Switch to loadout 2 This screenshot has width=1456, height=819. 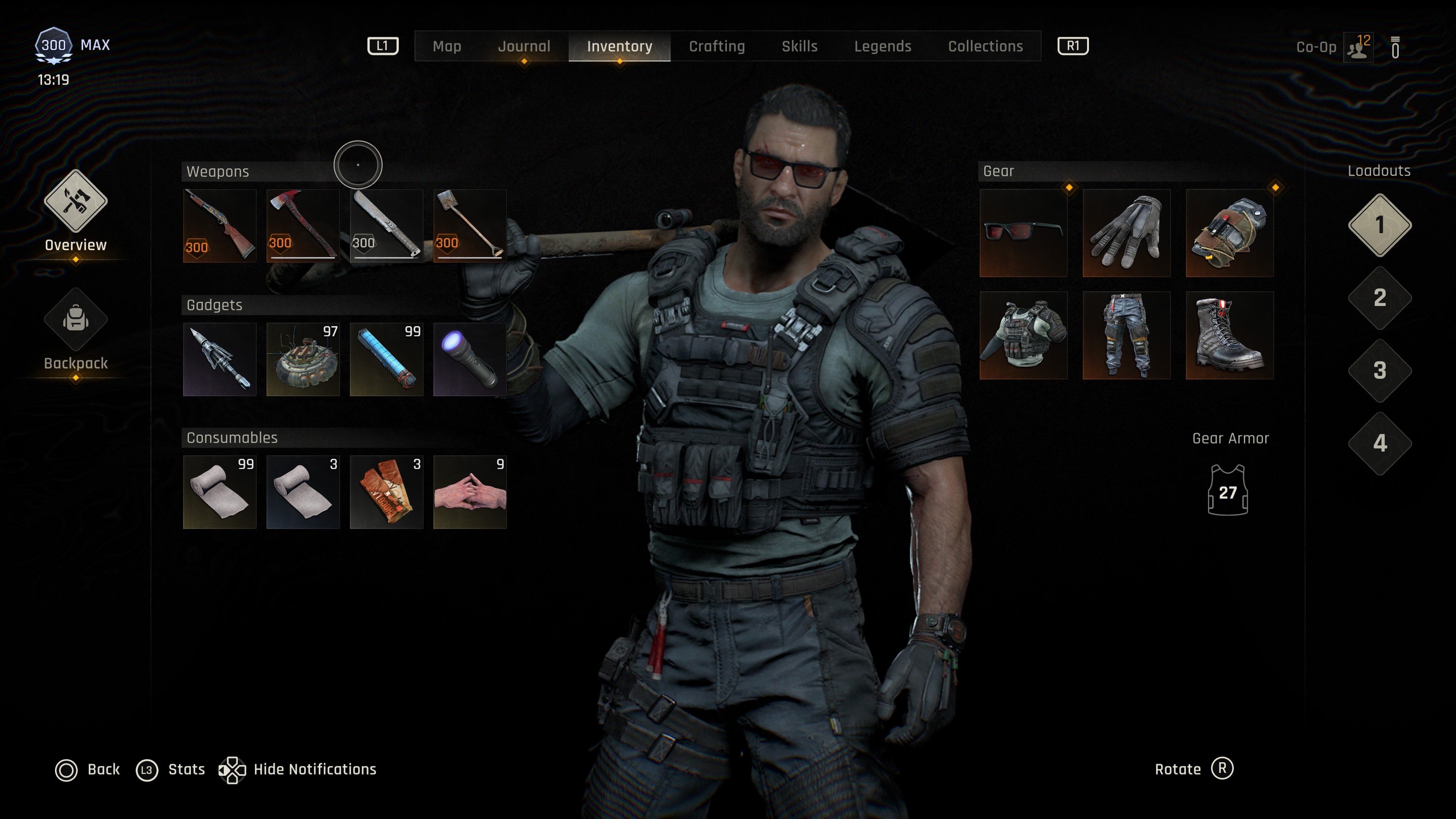tap(1379, 298)
